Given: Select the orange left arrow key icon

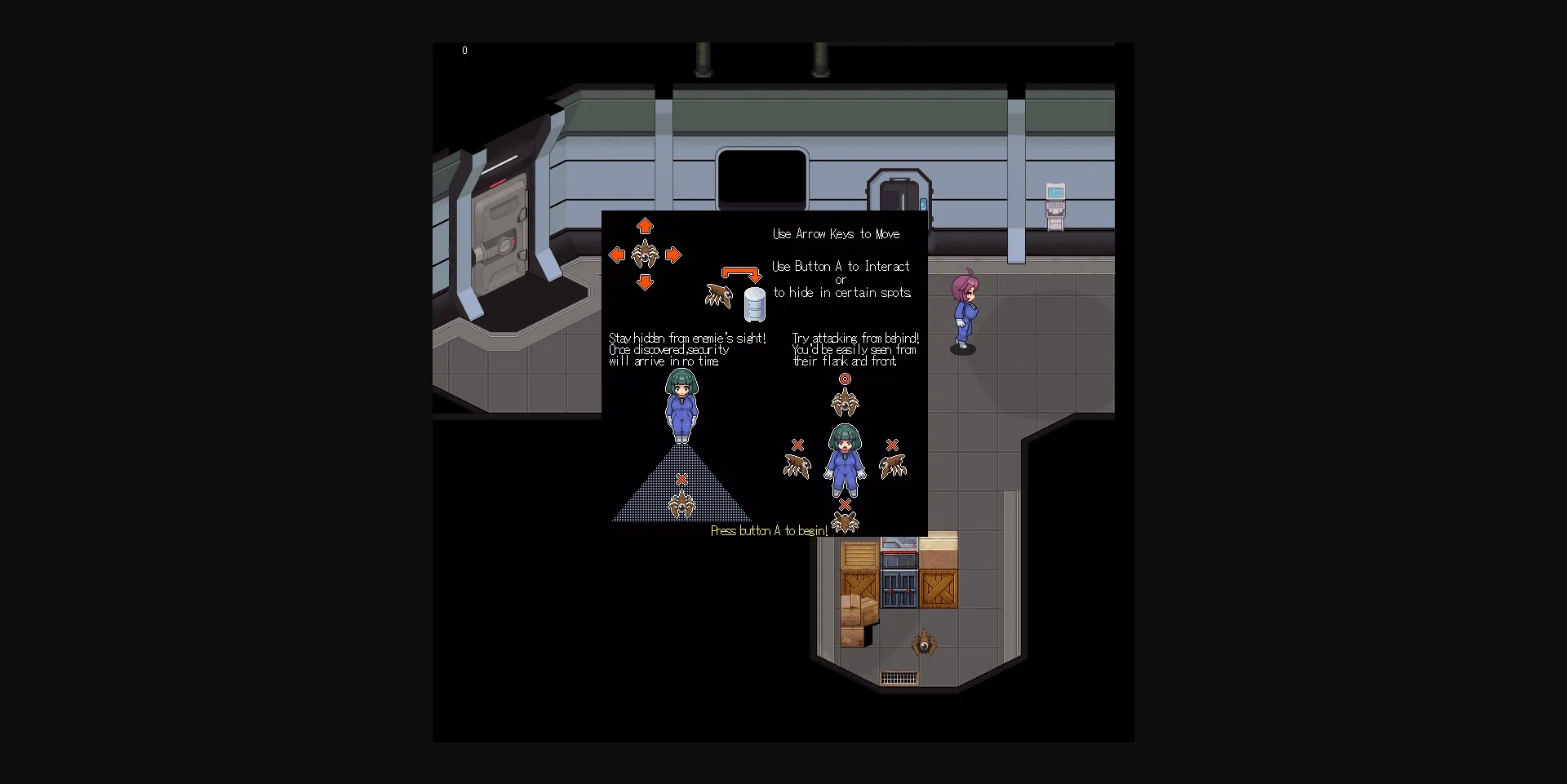Looking at the screenshot, I should (618, 255).
